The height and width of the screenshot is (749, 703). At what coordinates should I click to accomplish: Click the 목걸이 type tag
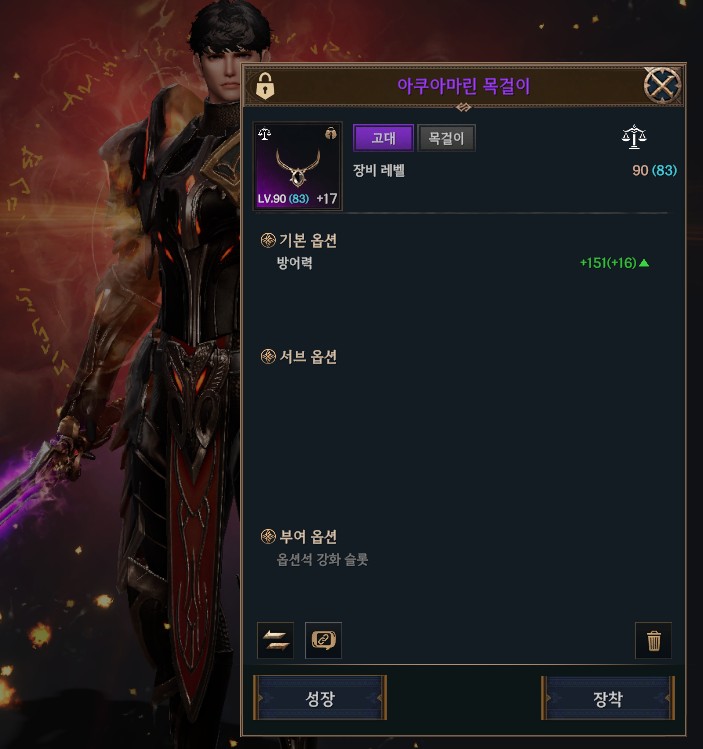click(446, 138)
